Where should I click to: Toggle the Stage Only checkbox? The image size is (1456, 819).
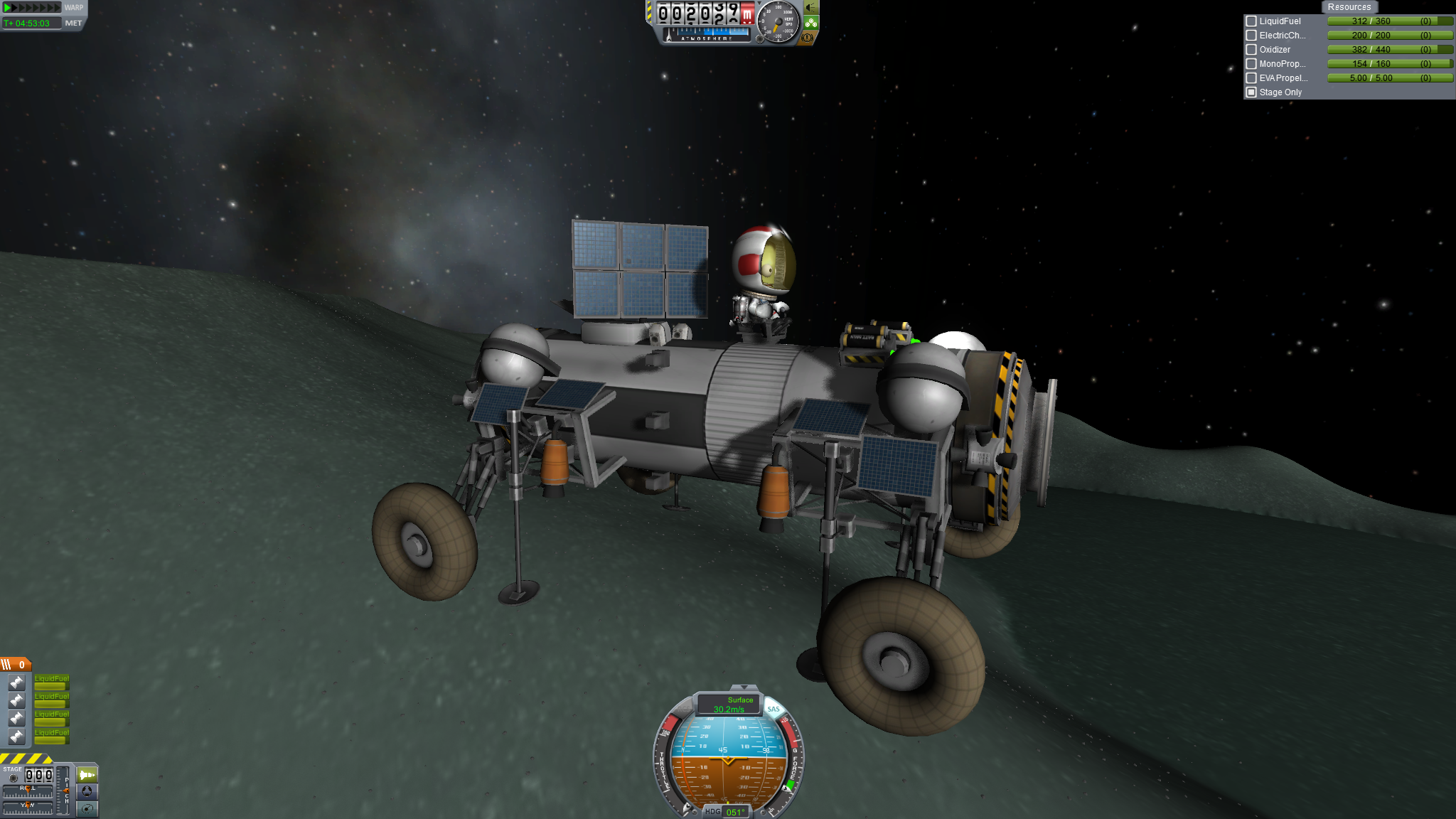(x=1251, y=92)
